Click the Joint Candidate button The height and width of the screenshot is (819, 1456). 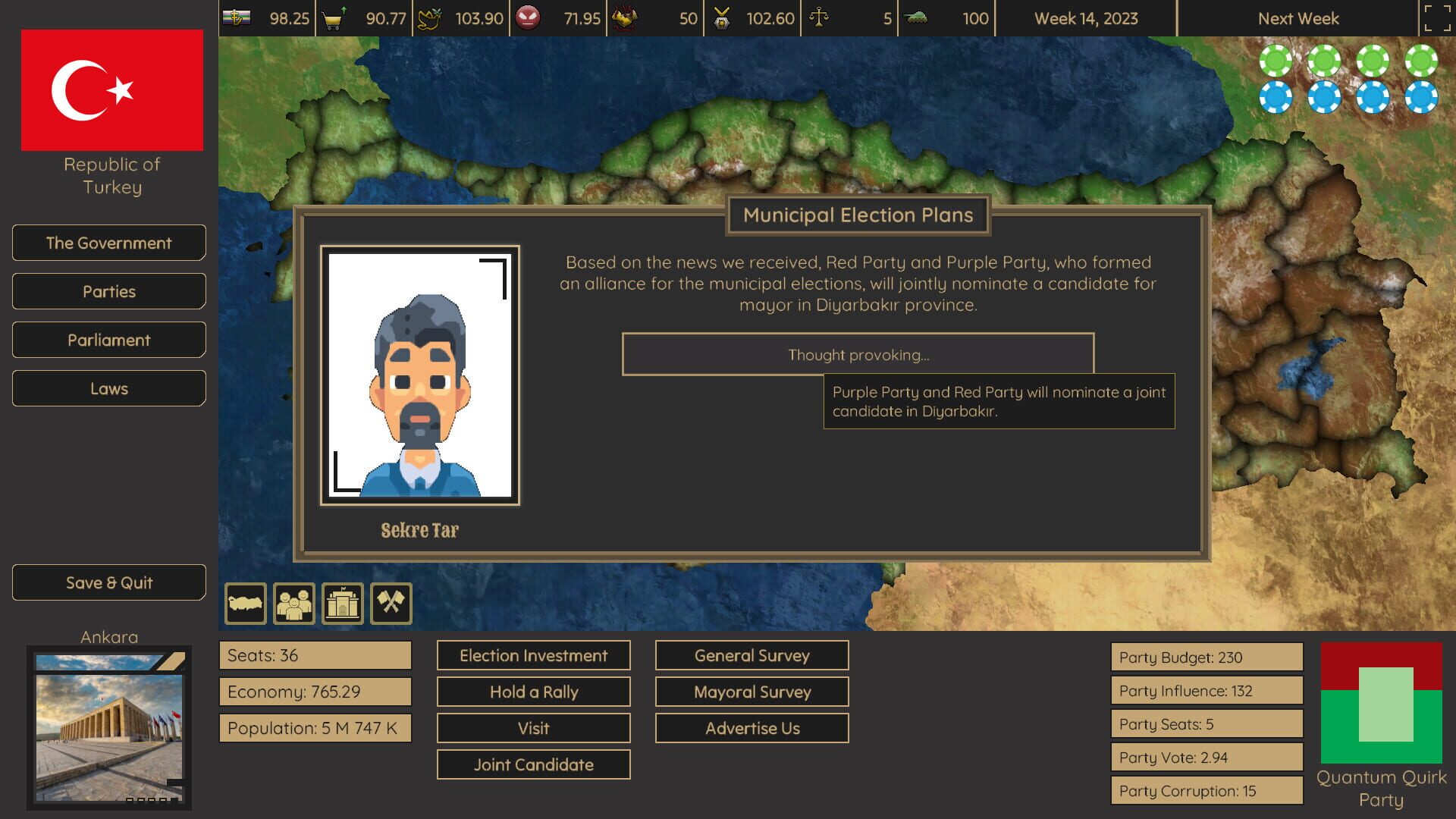pyautogui.click(x=533, y=764)
